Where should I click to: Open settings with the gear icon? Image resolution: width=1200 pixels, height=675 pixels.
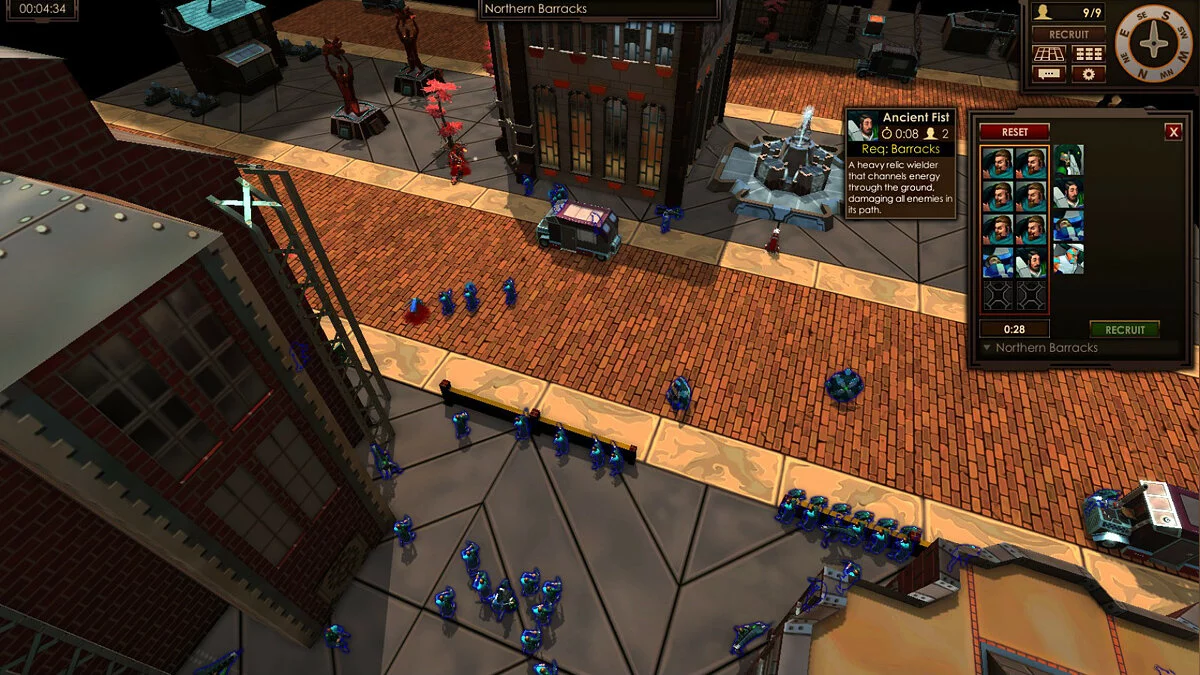click(x=1088, y=74)
